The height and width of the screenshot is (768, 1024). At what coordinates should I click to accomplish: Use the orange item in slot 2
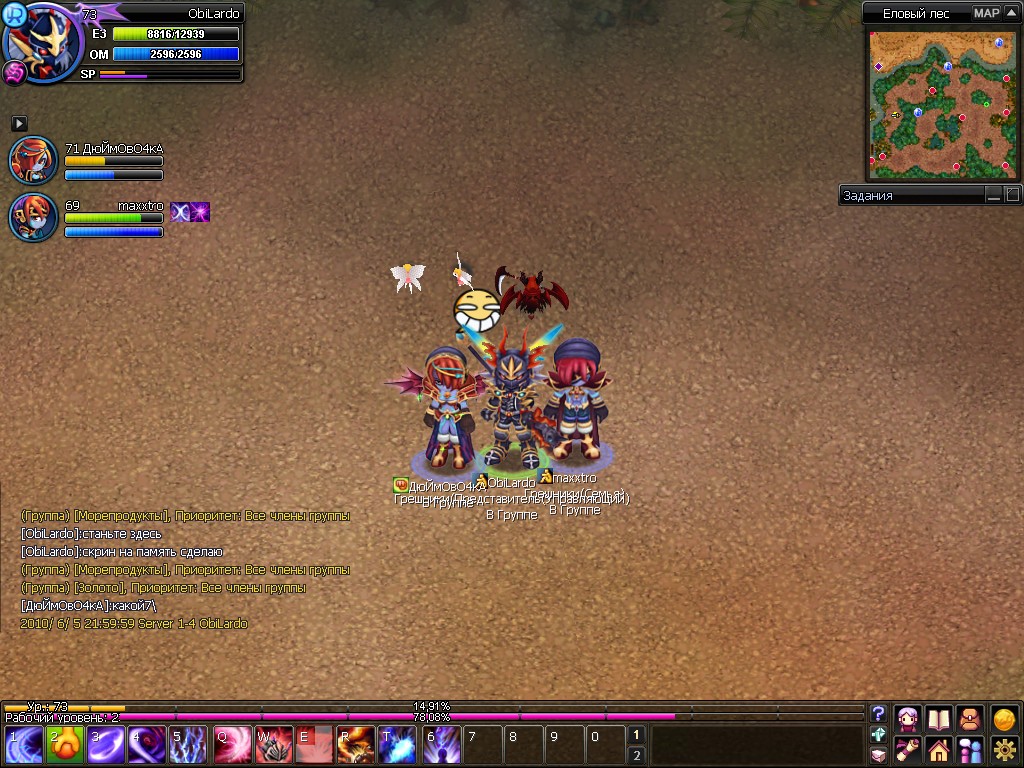[65, 745]
